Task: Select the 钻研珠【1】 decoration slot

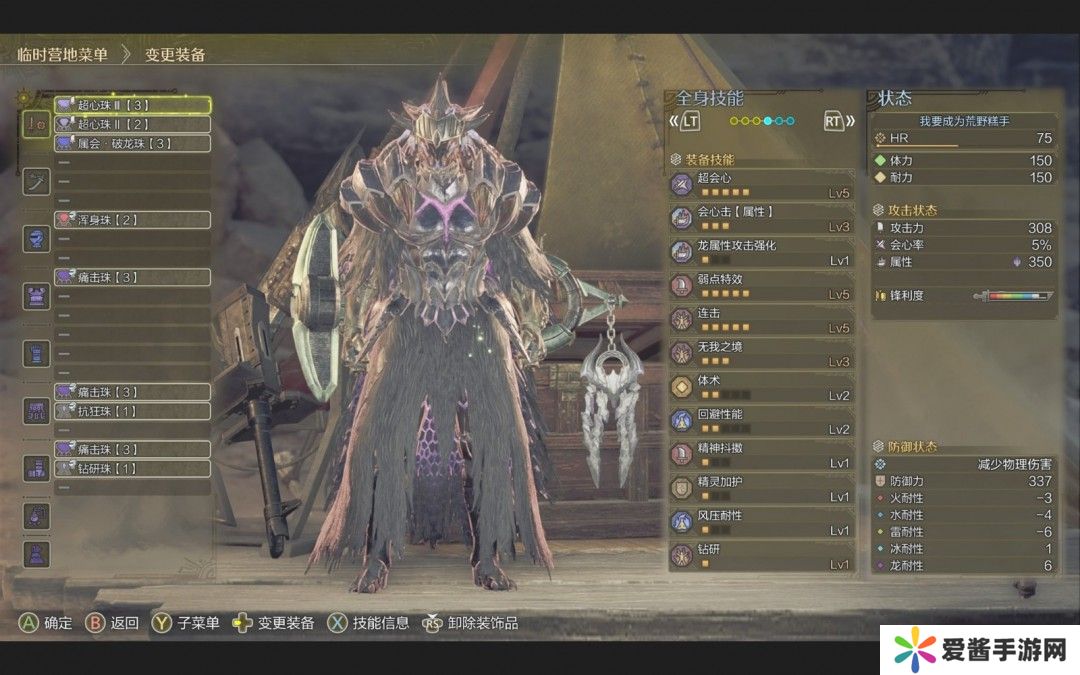Action: [x=132, y=468]
